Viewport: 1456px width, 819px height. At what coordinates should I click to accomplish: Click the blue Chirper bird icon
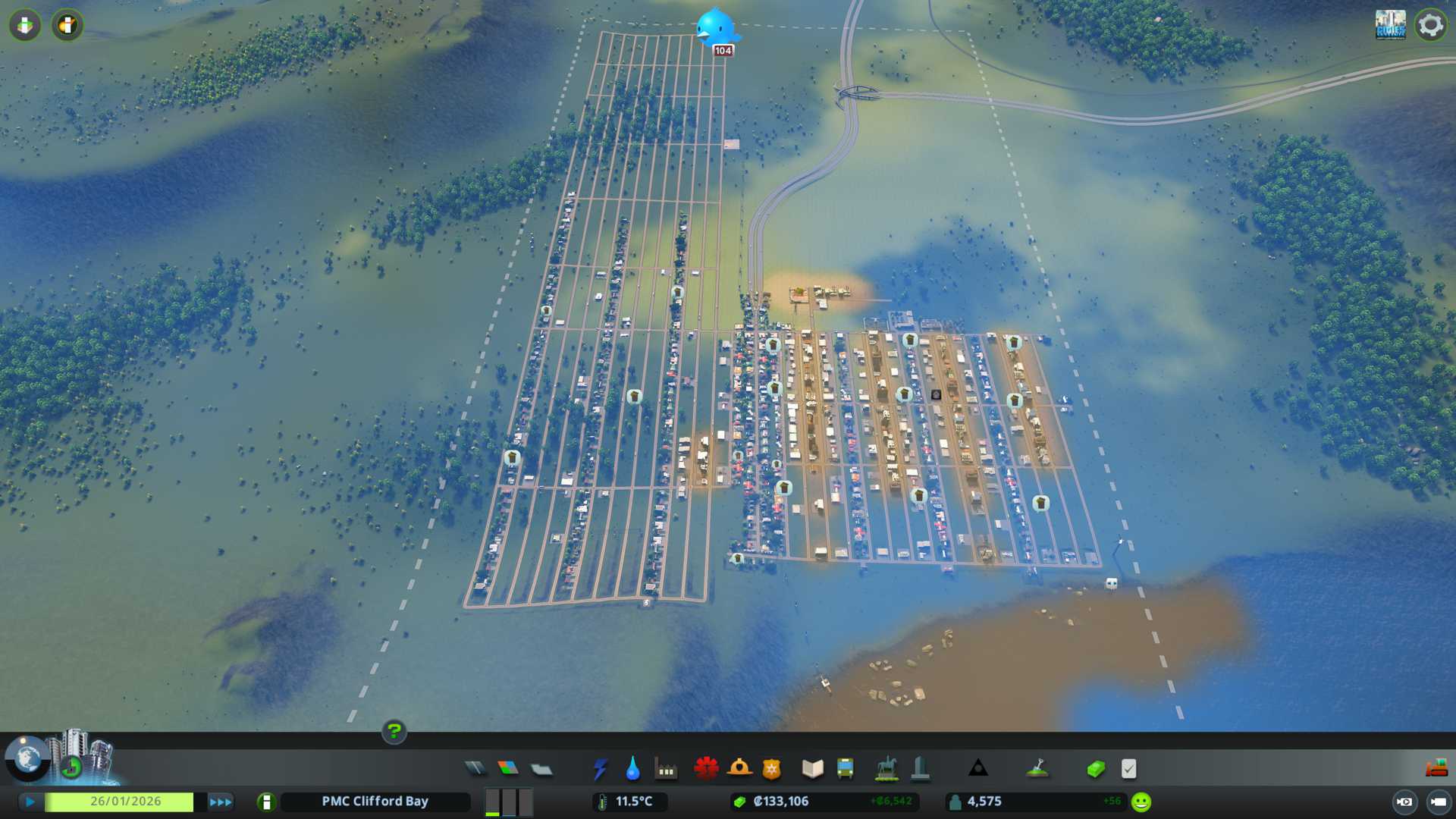point(715,29)
